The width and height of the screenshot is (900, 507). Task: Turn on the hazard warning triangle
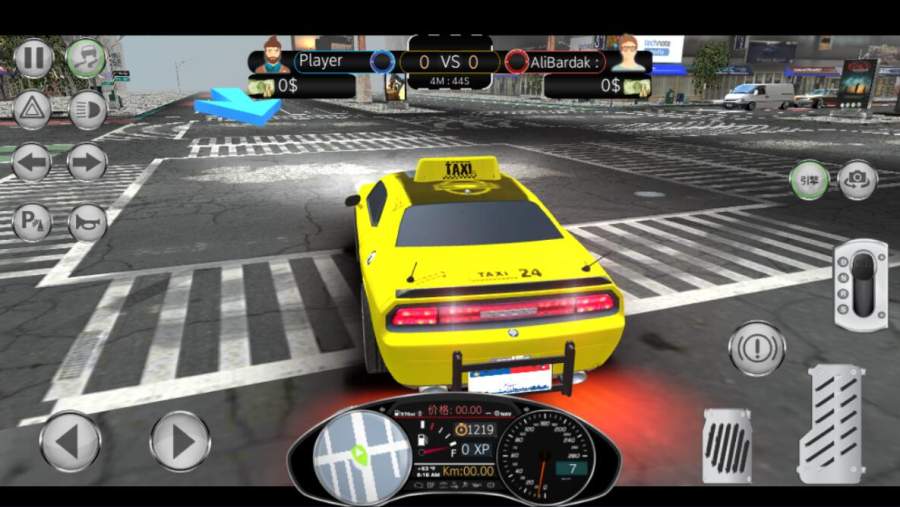[x=33, y=109]
